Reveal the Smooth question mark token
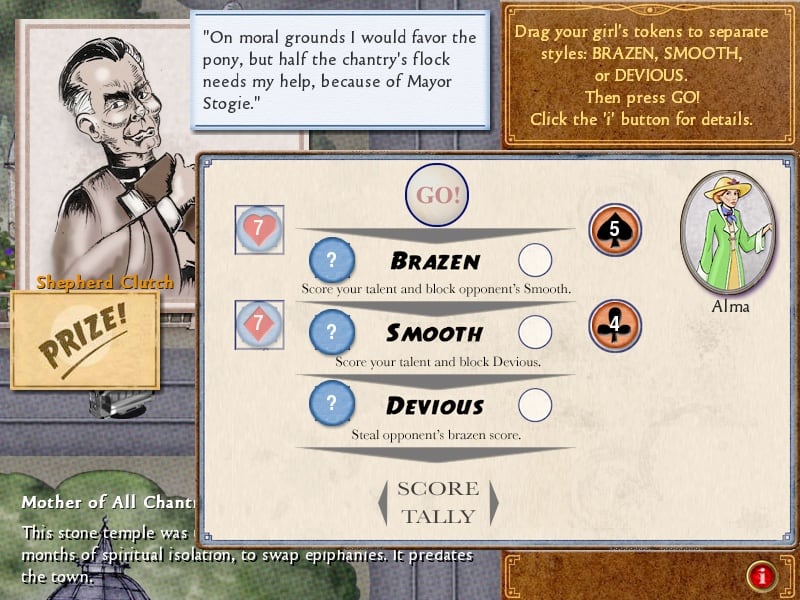 pyautogui.click(x=332, y=332)
